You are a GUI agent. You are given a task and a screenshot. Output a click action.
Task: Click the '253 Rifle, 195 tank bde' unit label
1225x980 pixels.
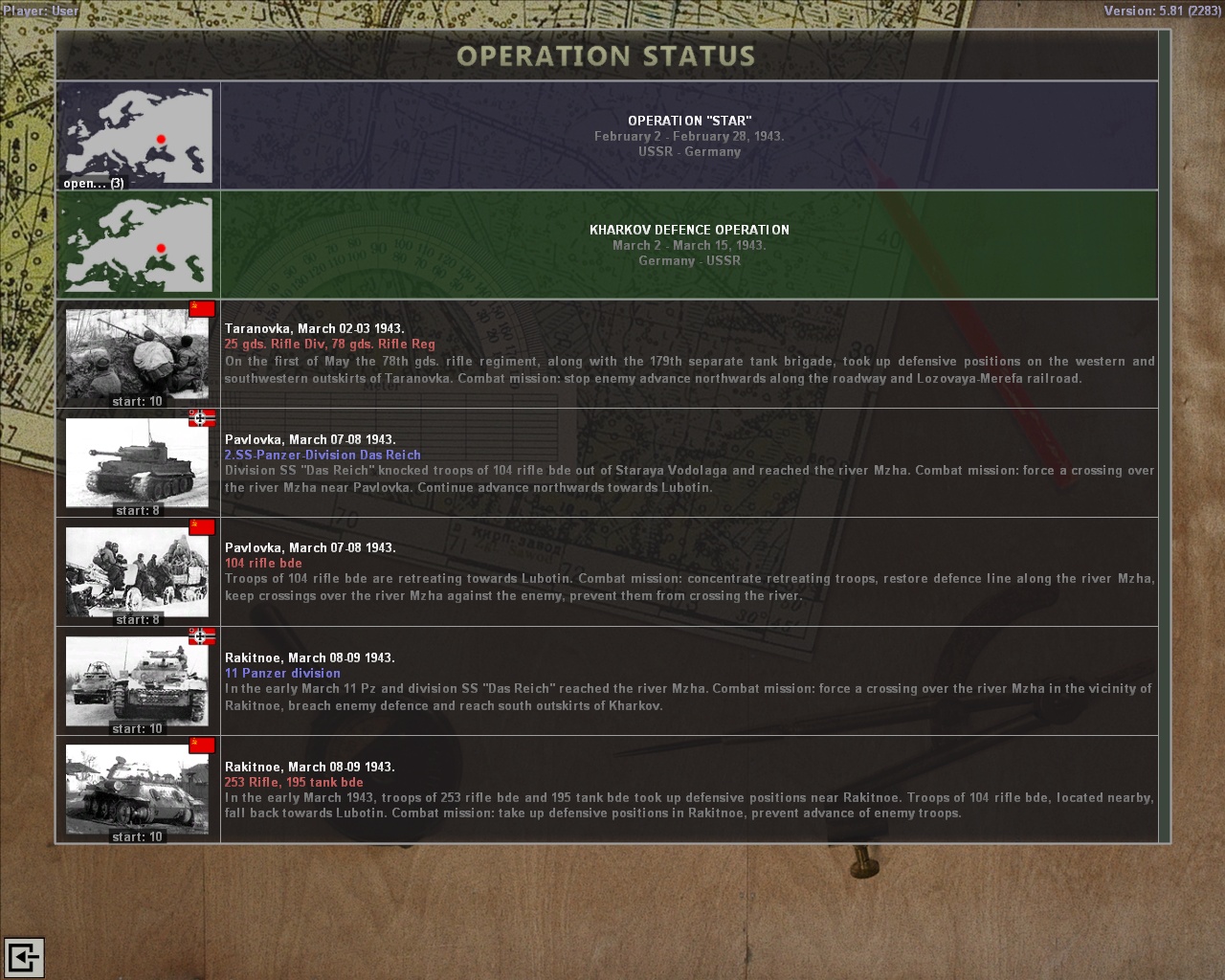(x=292, y=782)
